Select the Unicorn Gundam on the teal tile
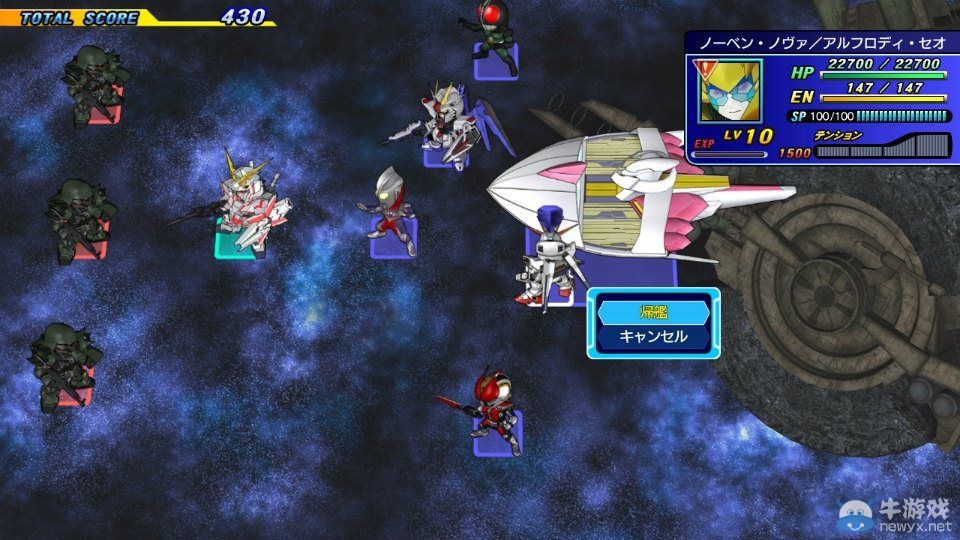 [x=243, y=205]
